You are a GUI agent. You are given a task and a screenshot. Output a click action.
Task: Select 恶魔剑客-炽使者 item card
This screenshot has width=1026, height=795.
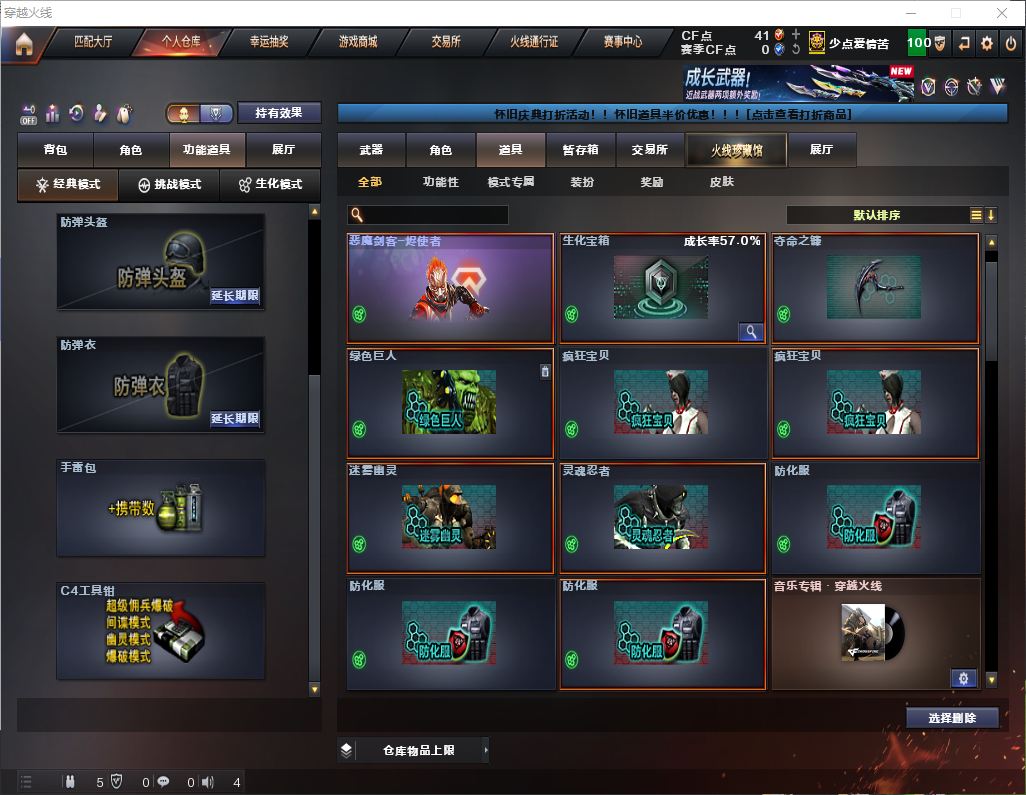pos(450,288)
